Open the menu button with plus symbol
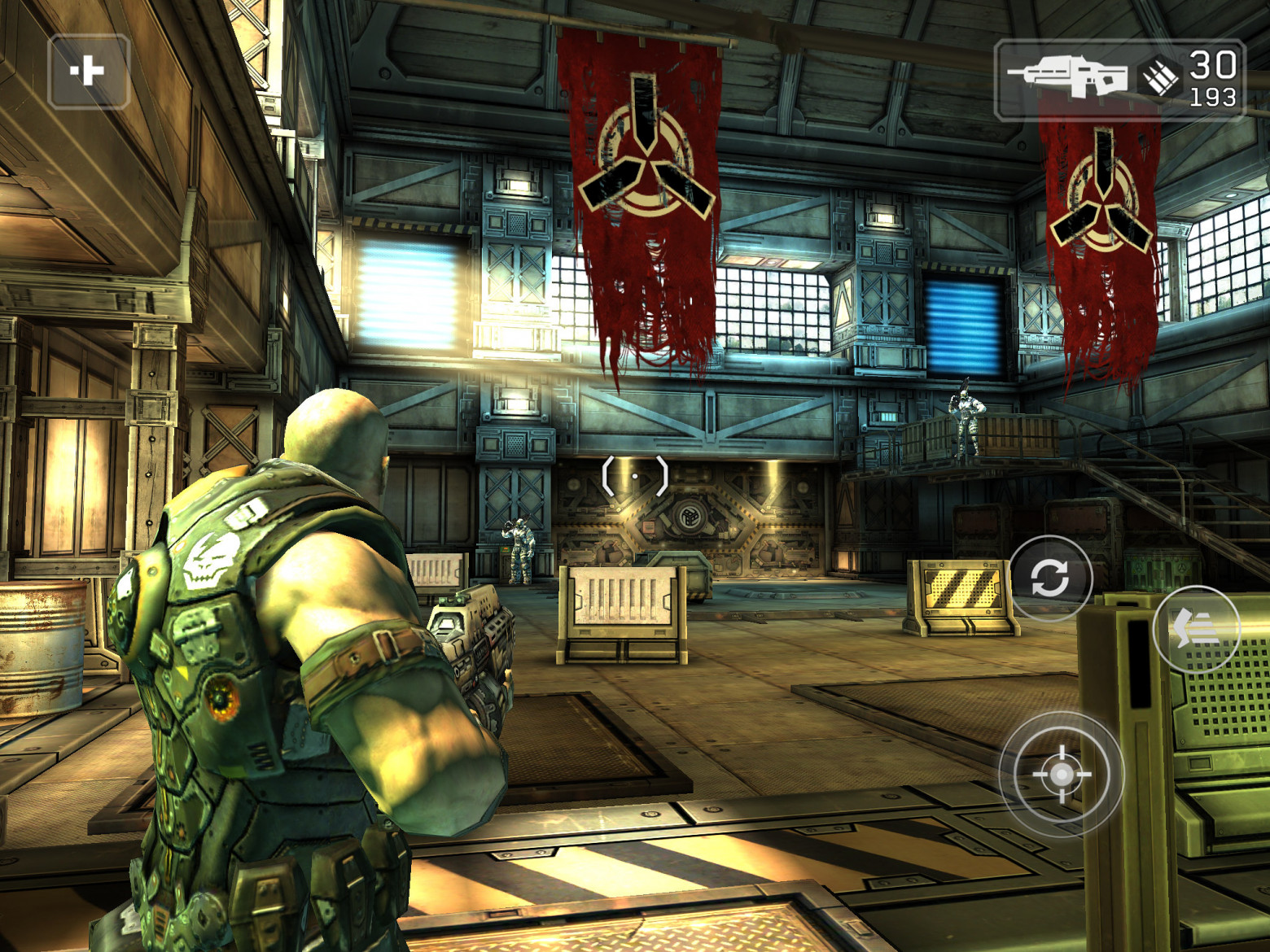The image size is (1270, 952). click(x=89, y=72)
